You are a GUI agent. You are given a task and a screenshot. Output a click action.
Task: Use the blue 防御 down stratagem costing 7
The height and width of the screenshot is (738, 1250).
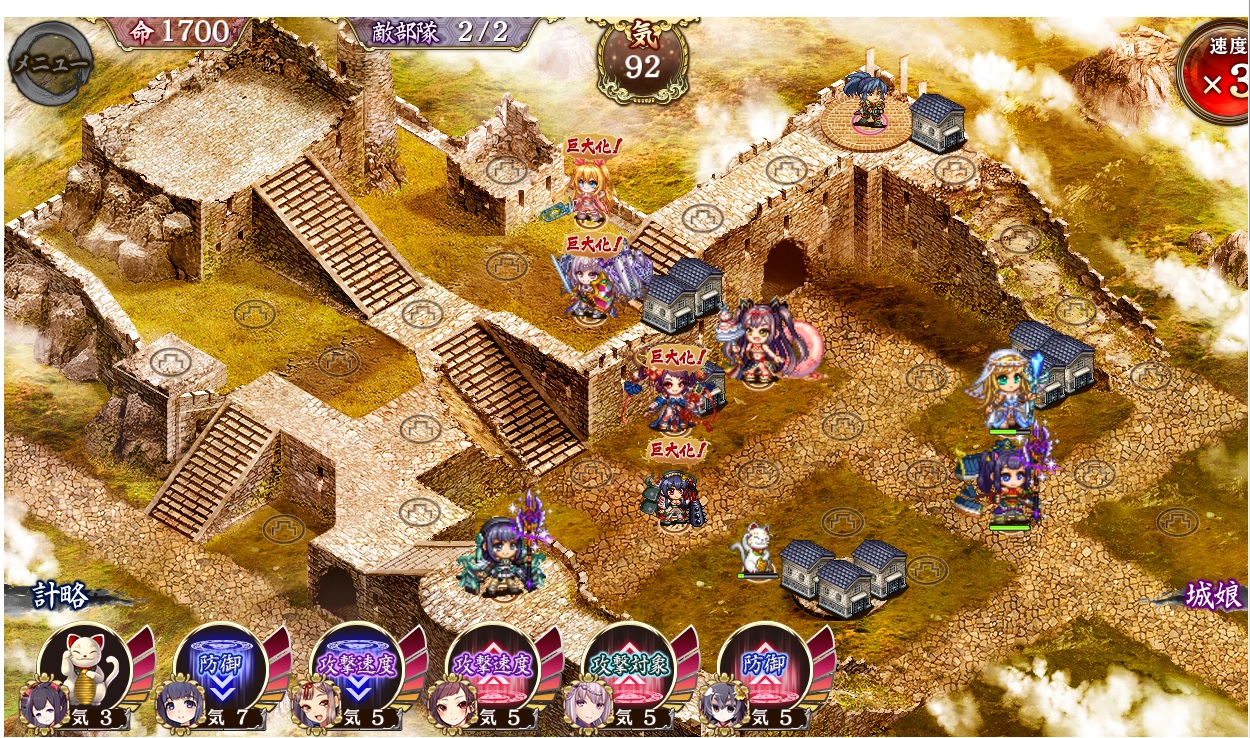(x=220, y=667)
